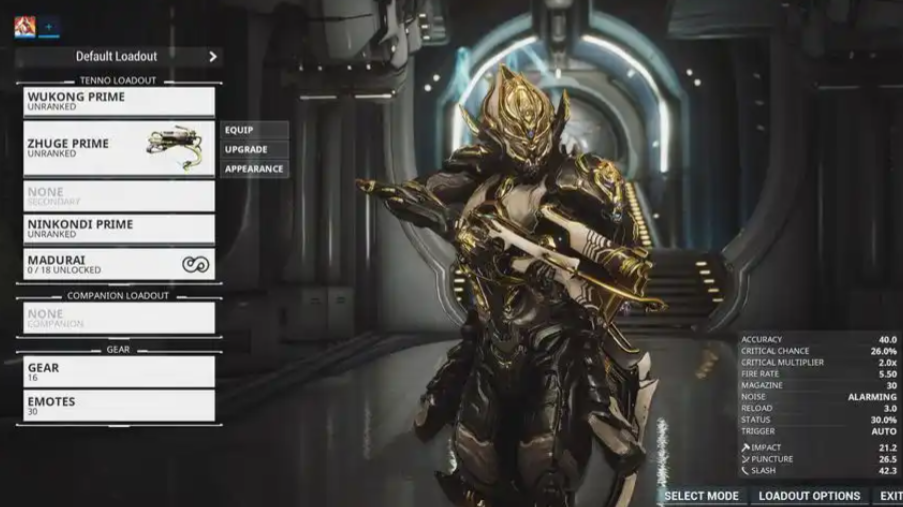Click the empty Companion slot
Viewport: 903px width, 507px height.
coord(119,318)
